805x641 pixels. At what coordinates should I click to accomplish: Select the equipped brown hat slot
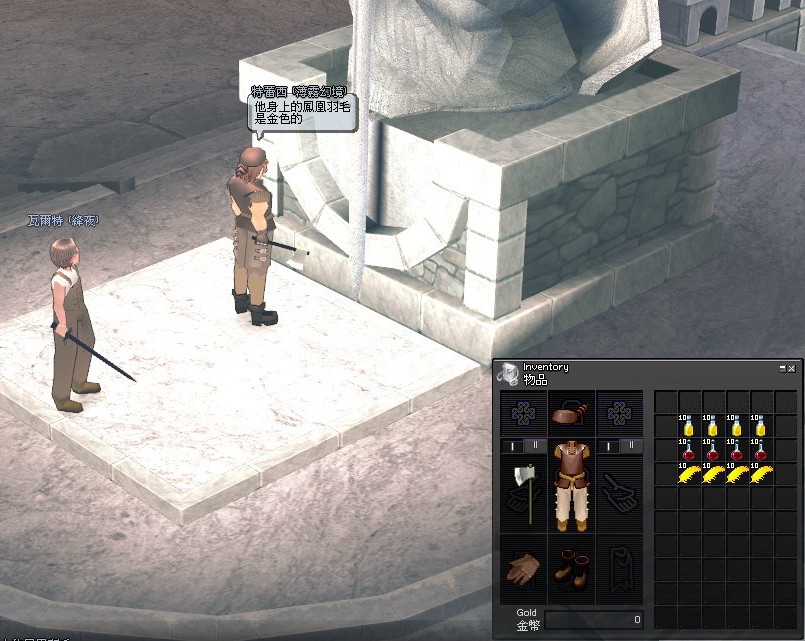pos(571,413)
